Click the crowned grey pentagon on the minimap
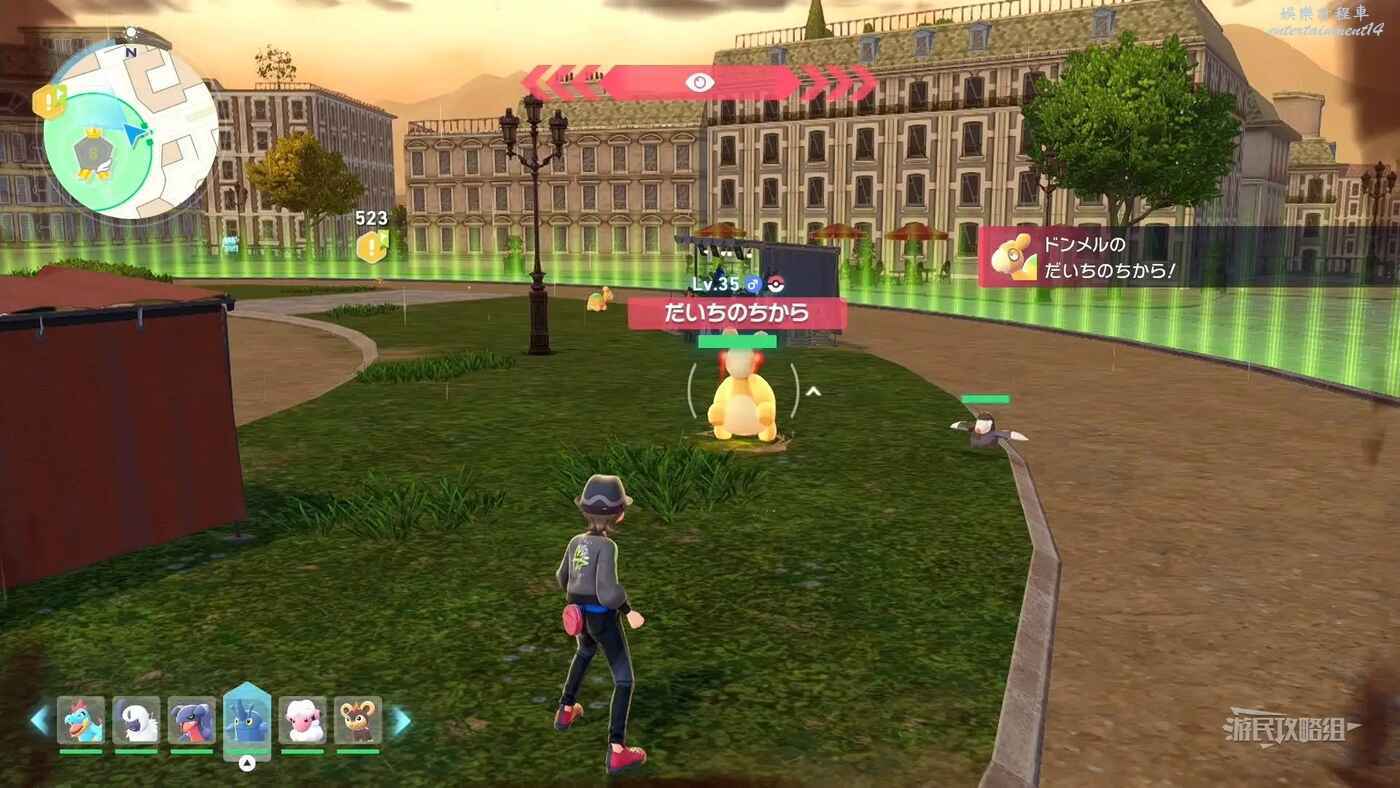 click(x=94, y=155)
